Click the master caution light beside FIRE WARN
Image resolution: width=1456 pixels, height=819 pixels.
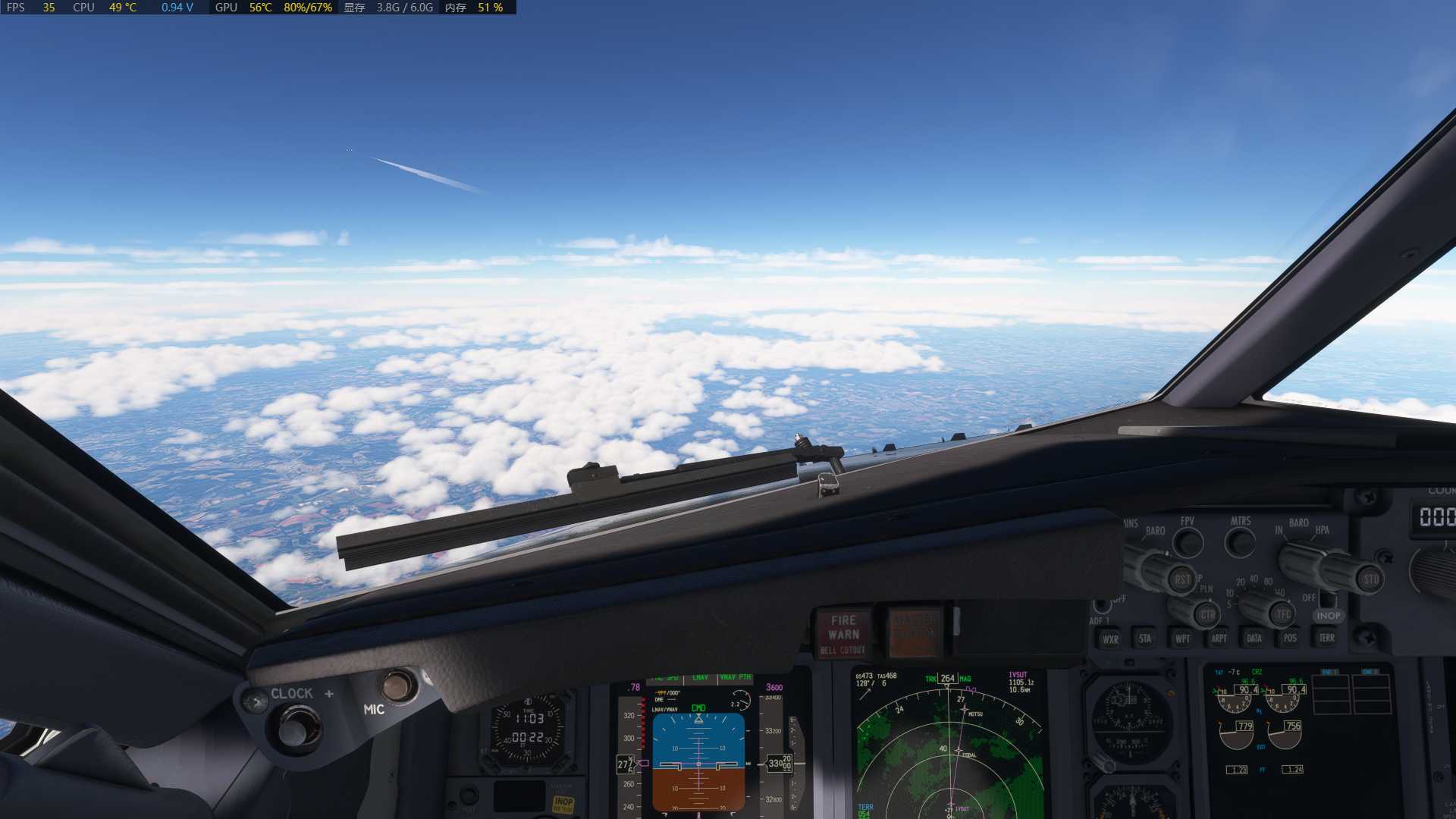click(x=915, y=632)
